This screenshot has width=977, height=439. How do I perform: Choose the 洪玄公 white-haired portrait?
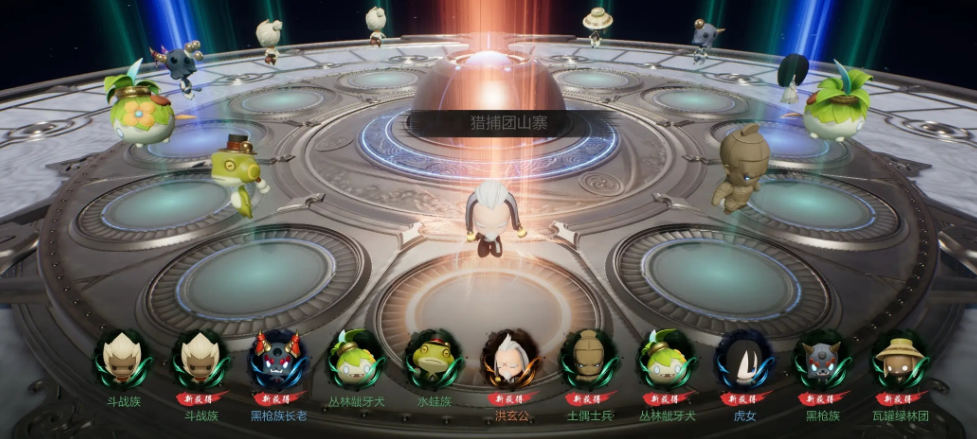(511, 360)
